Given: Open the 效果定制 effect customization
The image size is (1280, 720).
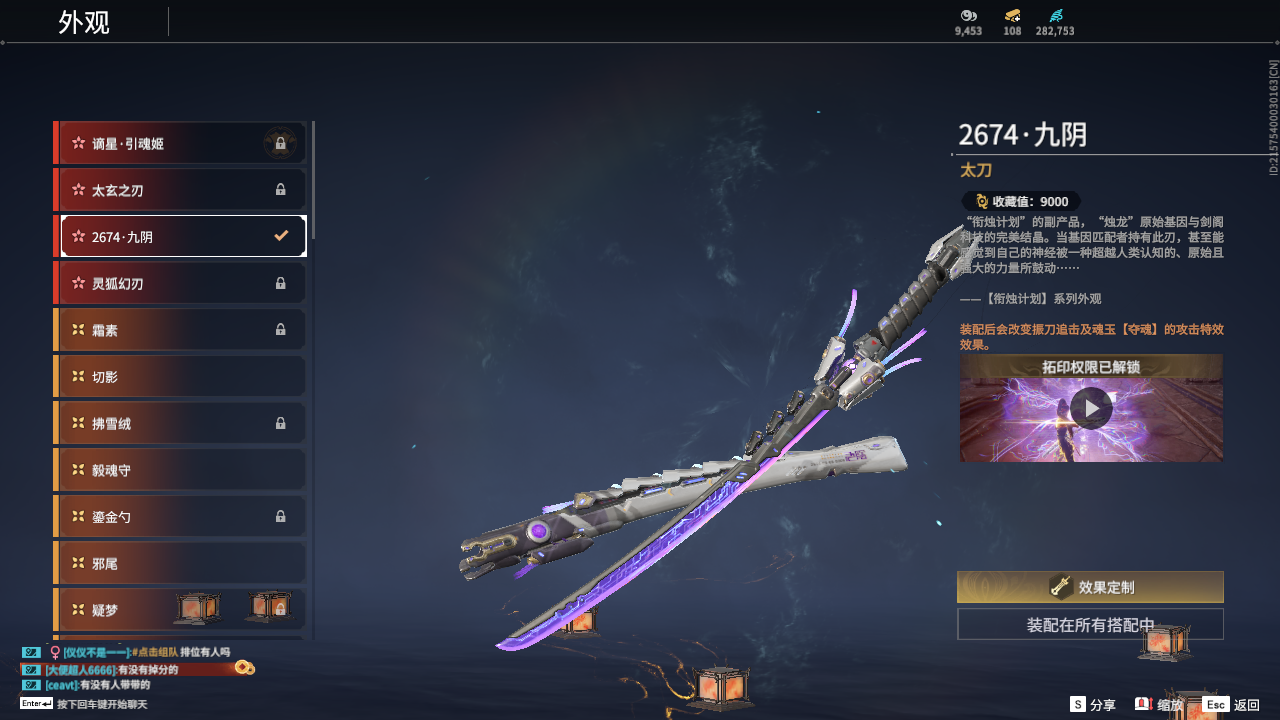Looking at the screenshot, I should 1090,587.
